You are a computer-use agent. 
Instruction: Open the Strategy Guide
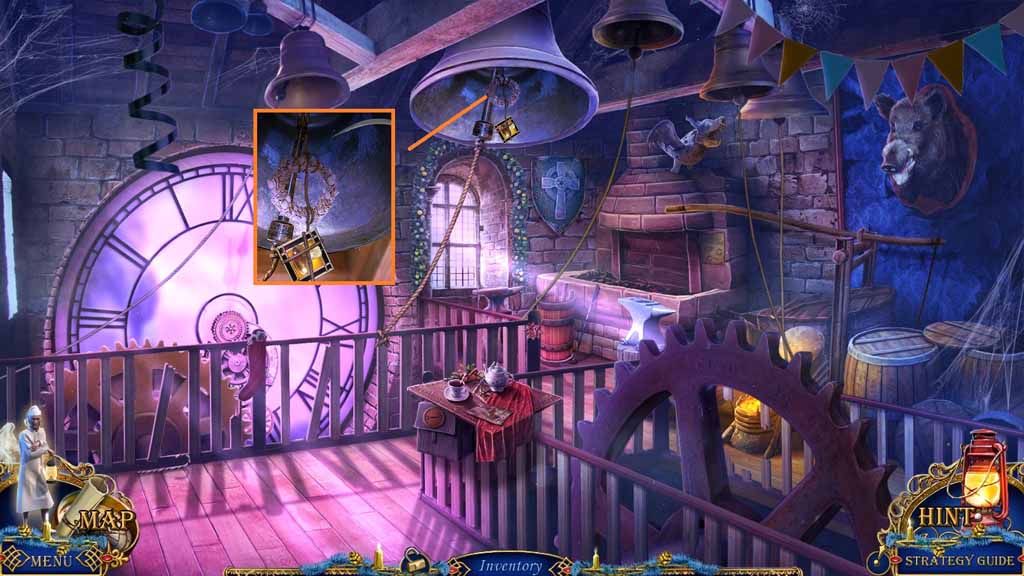(959, 560)
